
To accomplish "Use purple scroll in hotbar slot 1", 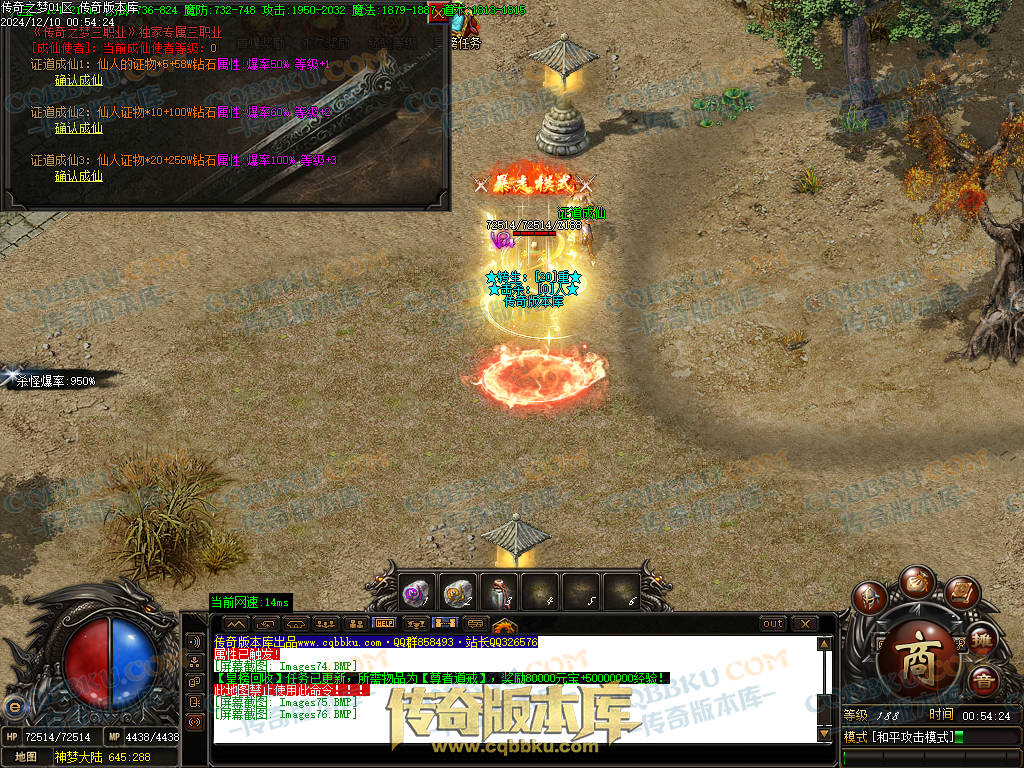I will [x=418, y=592].
